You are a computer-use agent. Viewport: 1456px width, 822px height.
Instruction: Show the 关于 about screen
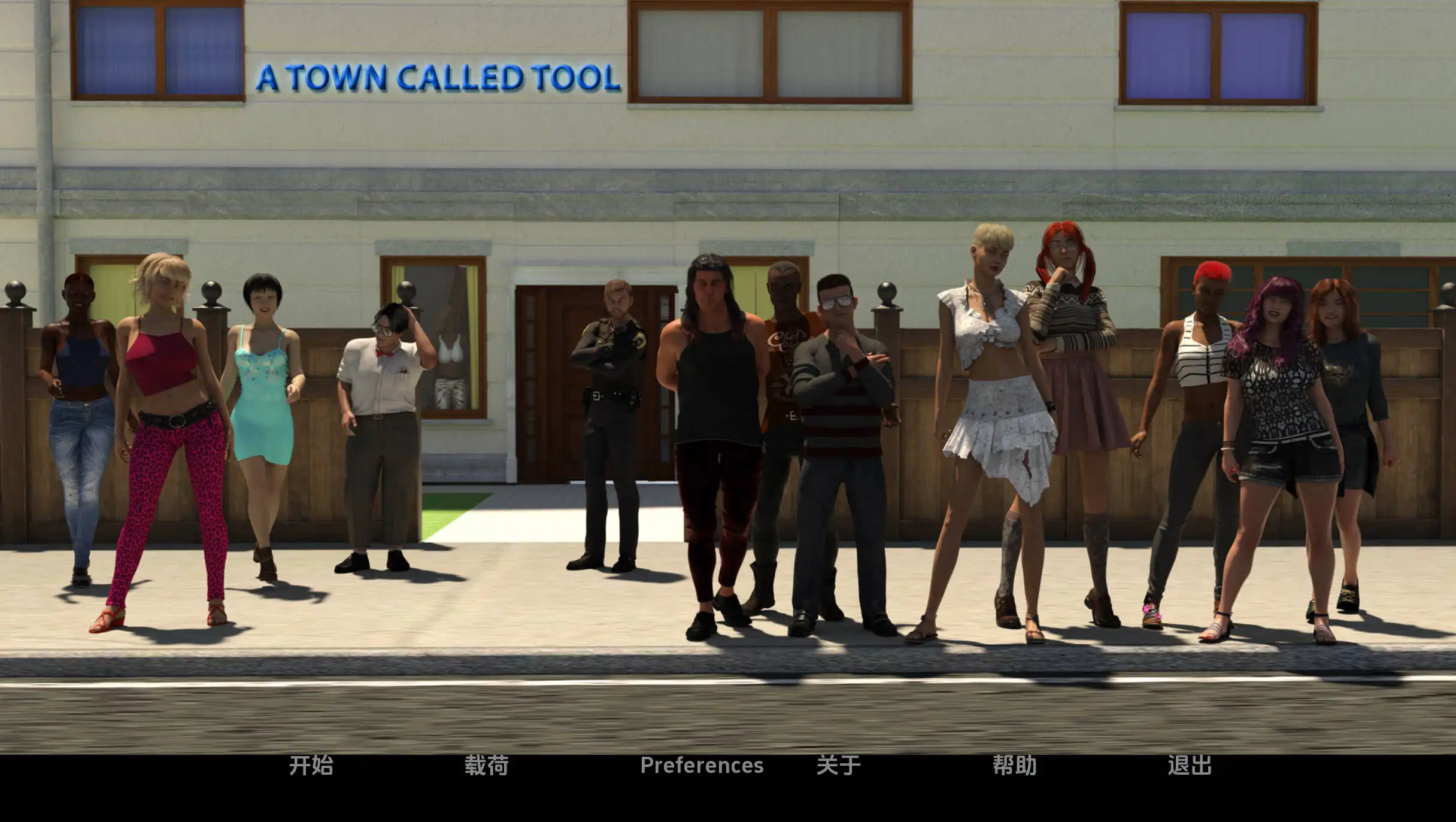[x=838, y=765]
